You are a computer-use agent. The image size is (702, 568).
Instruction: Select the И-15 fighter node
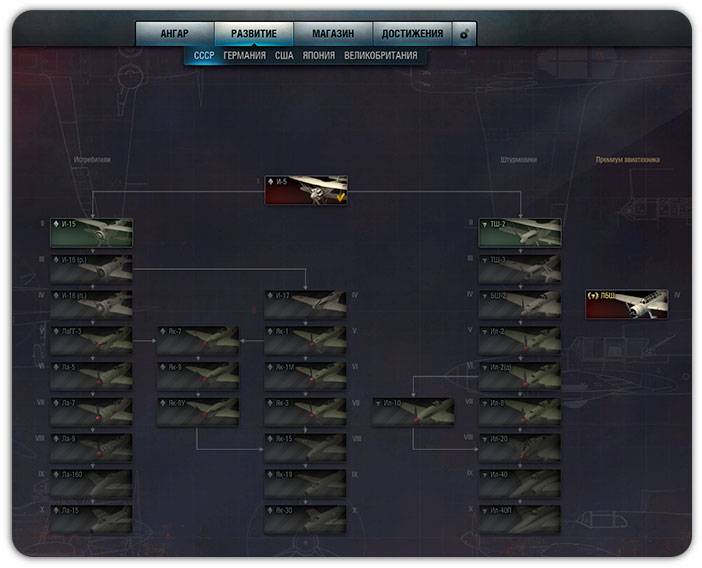[91, 233]
